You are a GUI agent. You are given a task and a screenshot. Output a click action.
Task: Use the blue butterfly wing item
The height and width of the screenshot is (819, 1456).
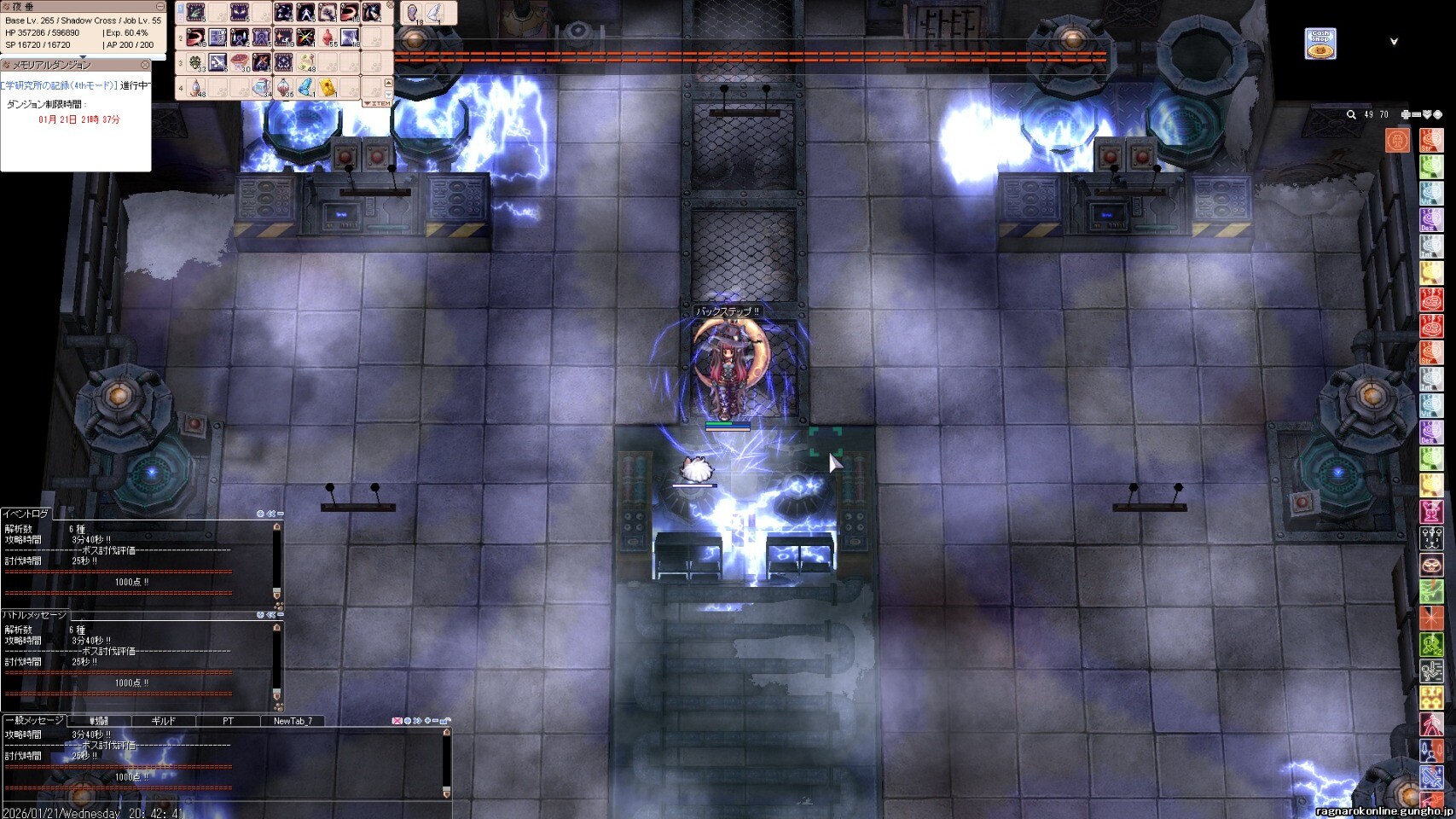coord(305,87)
